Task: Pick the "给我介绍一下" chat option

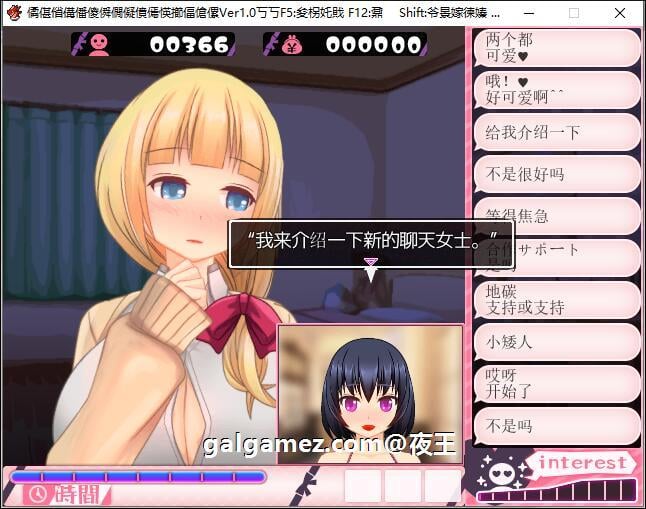Action: 555,132
